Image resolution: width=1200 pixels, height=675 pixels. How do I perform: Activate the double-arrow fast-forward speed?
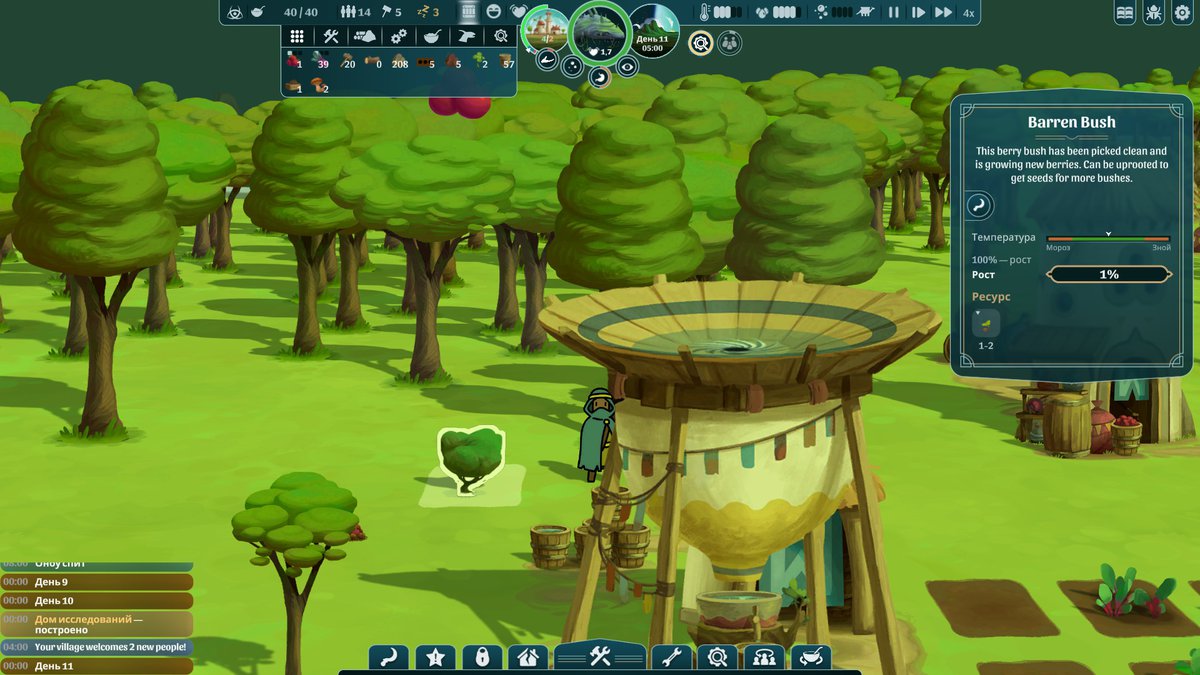pos(943,13)
